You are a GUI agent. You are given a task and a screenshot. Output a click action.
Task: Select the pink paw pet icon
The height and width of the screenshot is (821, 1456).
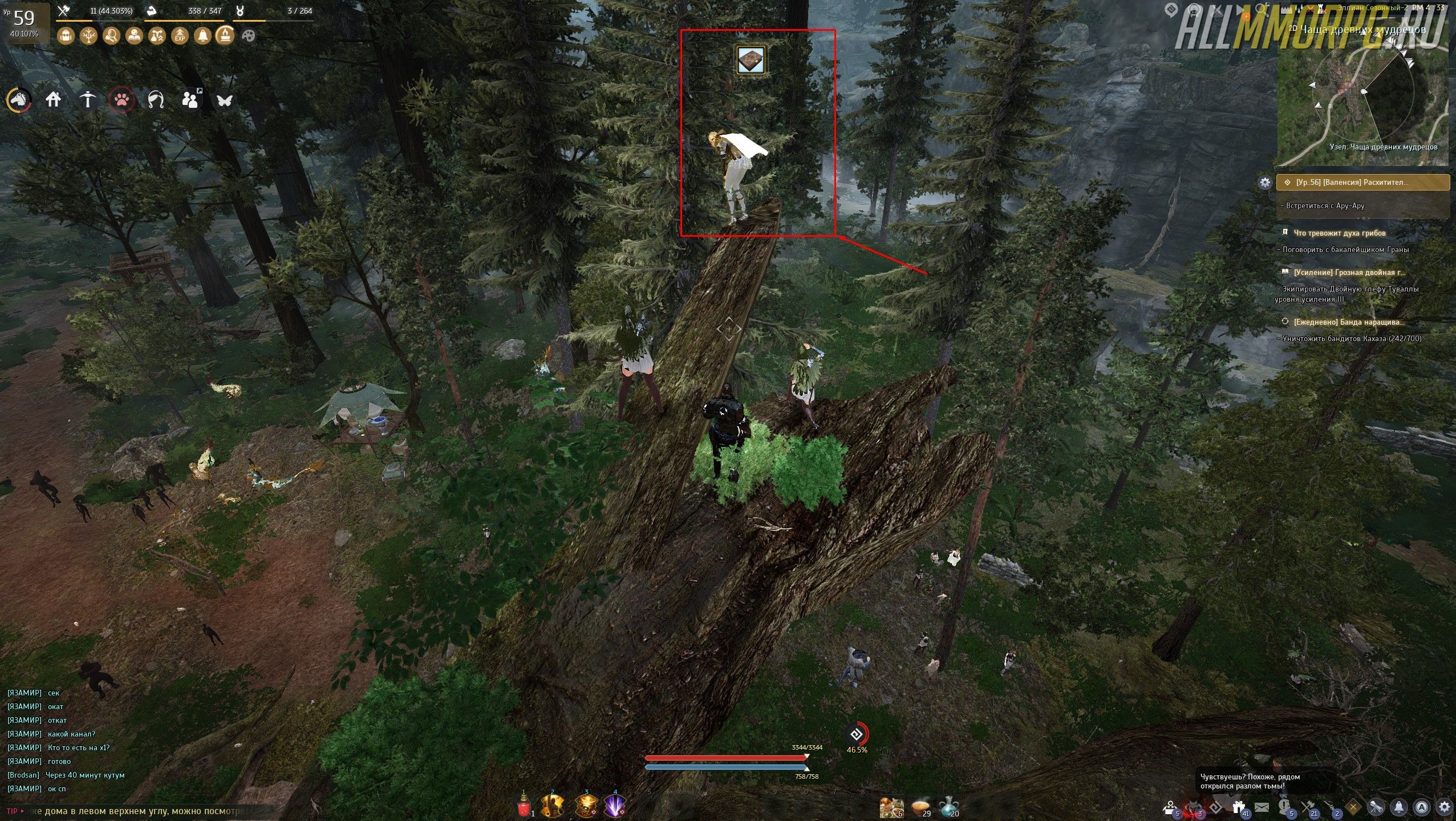[122, 100]
